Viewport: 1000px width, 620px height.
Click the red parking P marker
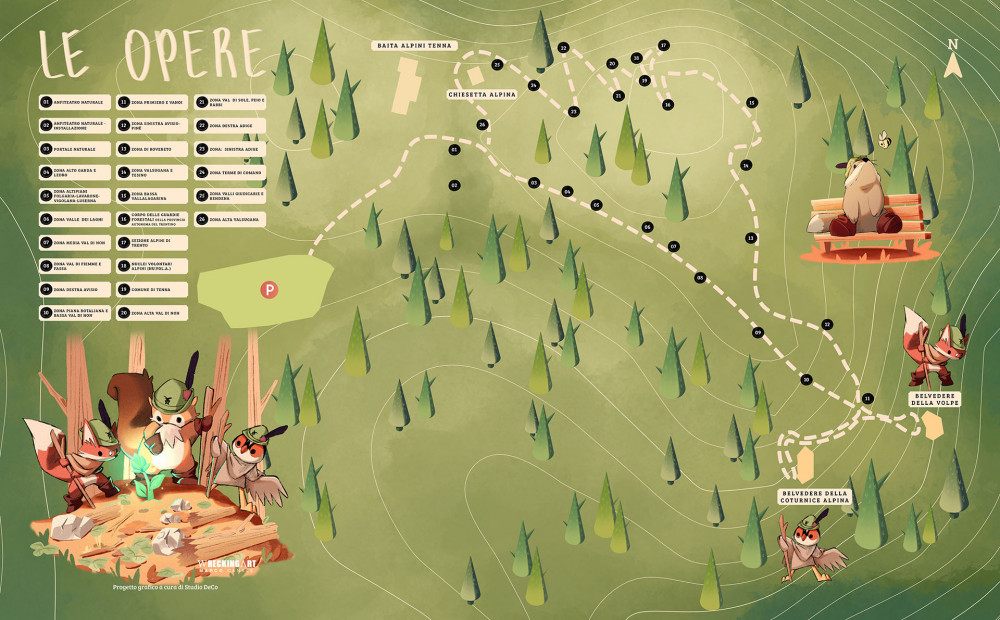[x=268, y=290]
